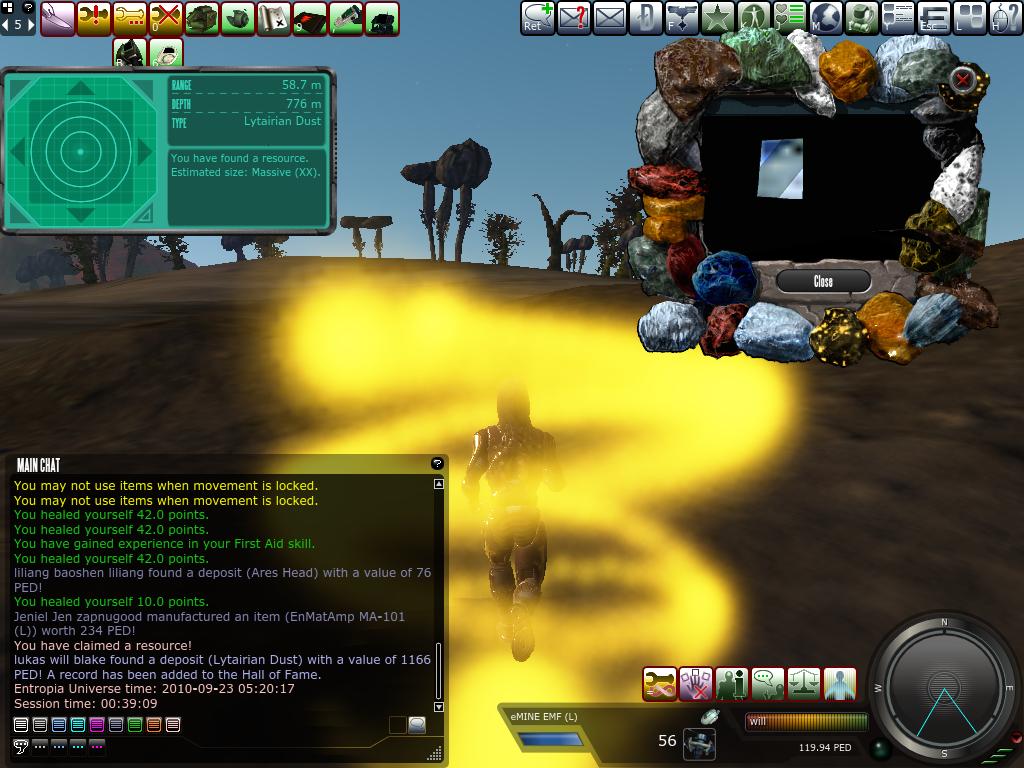Viewport: 1024px width, 768px height.
Task: Close the mining resource window
Action: click(823, 281)
